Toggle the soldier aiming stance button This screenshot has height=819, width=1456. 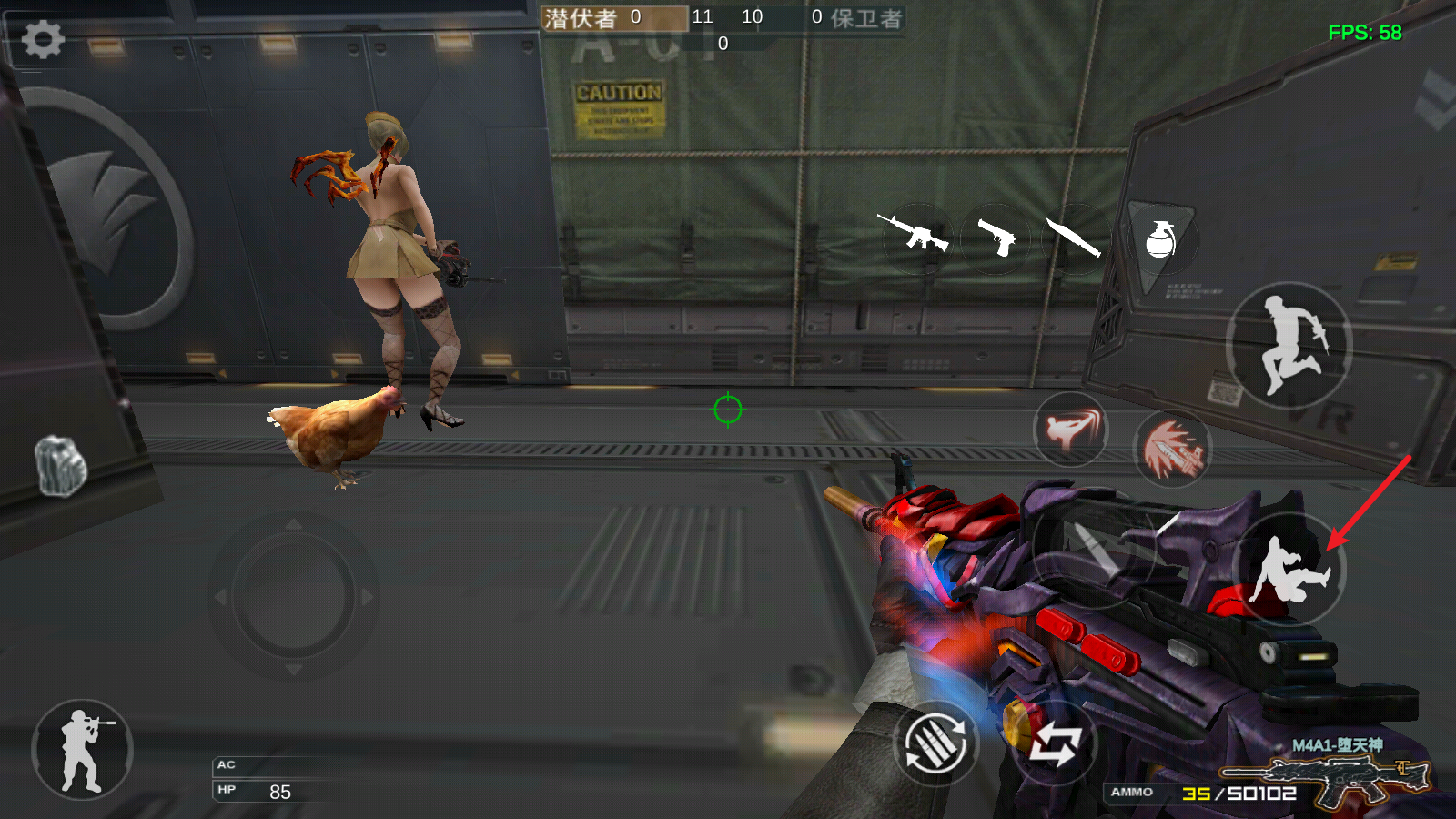point(82,750)
